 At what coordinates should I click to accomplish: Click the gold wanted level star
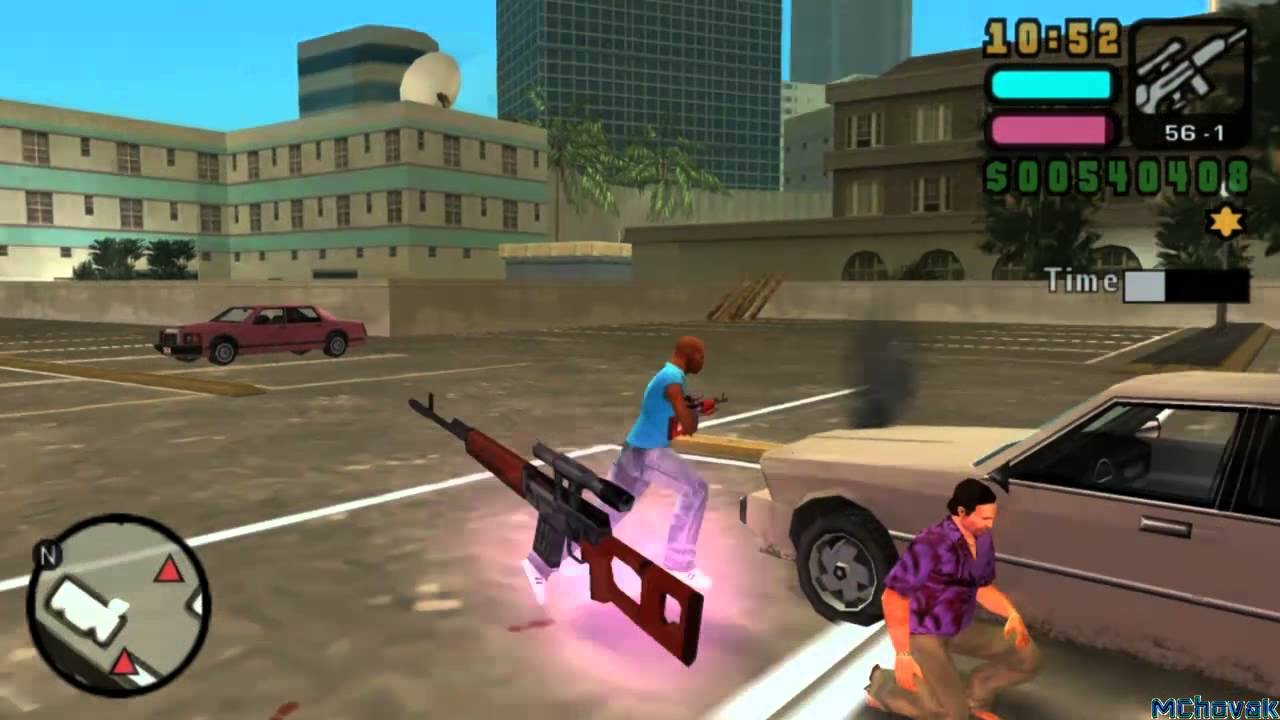click(x=1226, y=222)
